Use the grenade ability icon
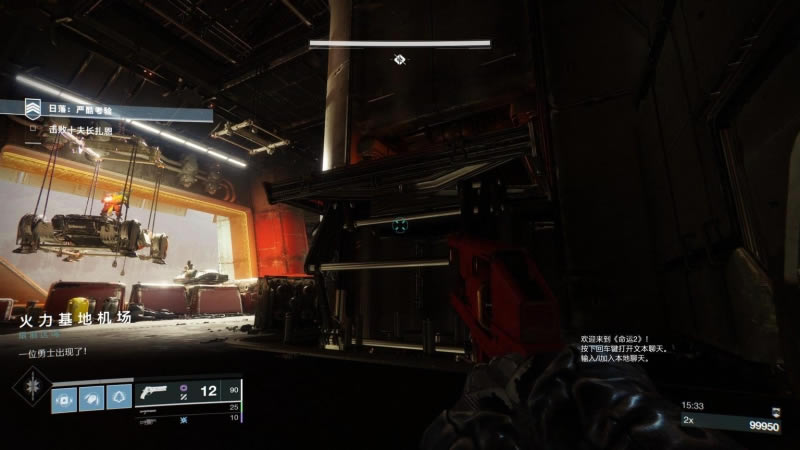This screenshot has width=800, height=450. click(63, 398)
